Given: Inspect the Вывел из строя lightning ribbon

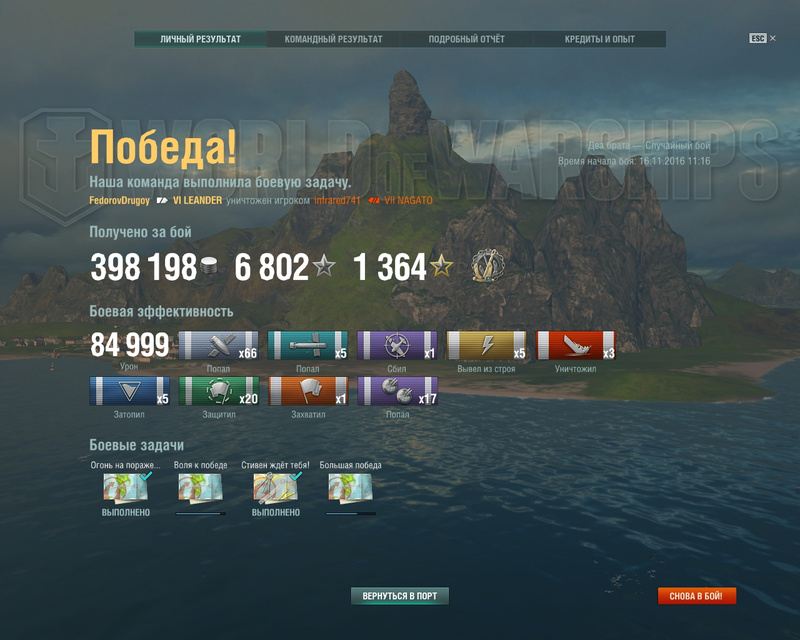Looking at the screenshot, I should [x=486, y=345].
